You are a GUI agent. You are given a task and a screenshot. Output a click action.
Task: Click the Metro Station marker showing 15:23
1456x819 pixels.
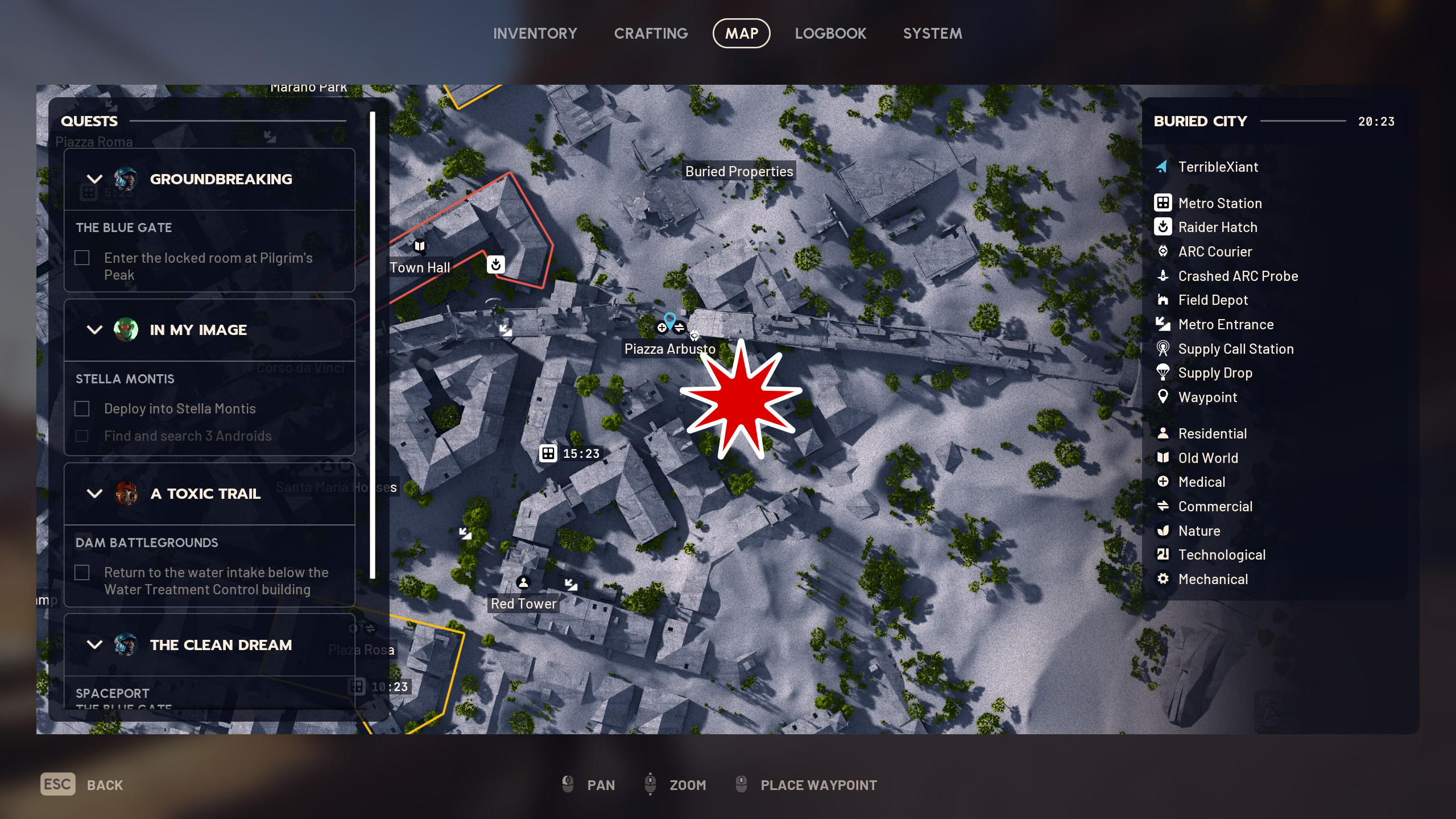coord(548,453)
